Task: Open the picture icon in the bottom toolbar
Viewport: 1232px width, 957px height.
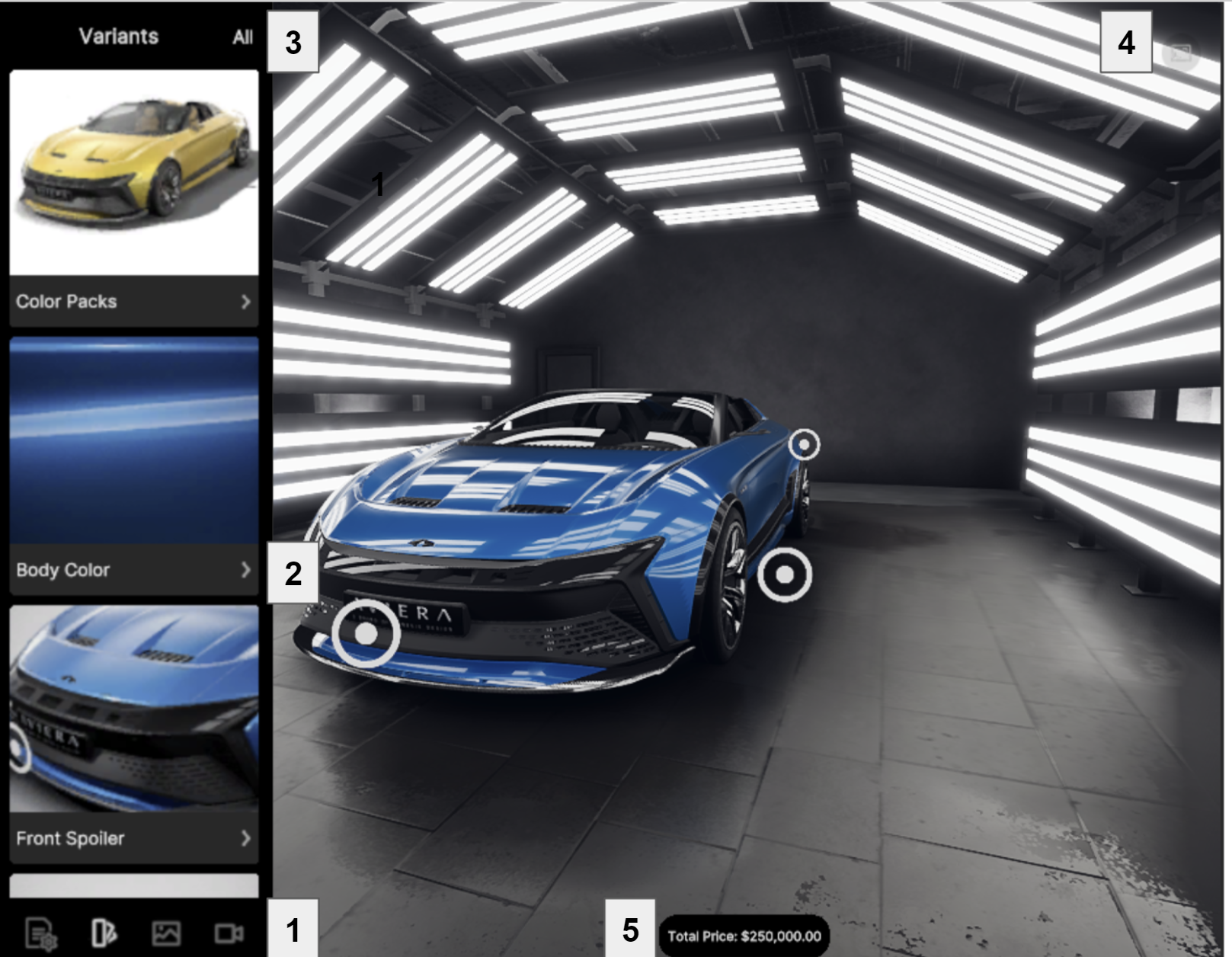Action: coord(166,933)
